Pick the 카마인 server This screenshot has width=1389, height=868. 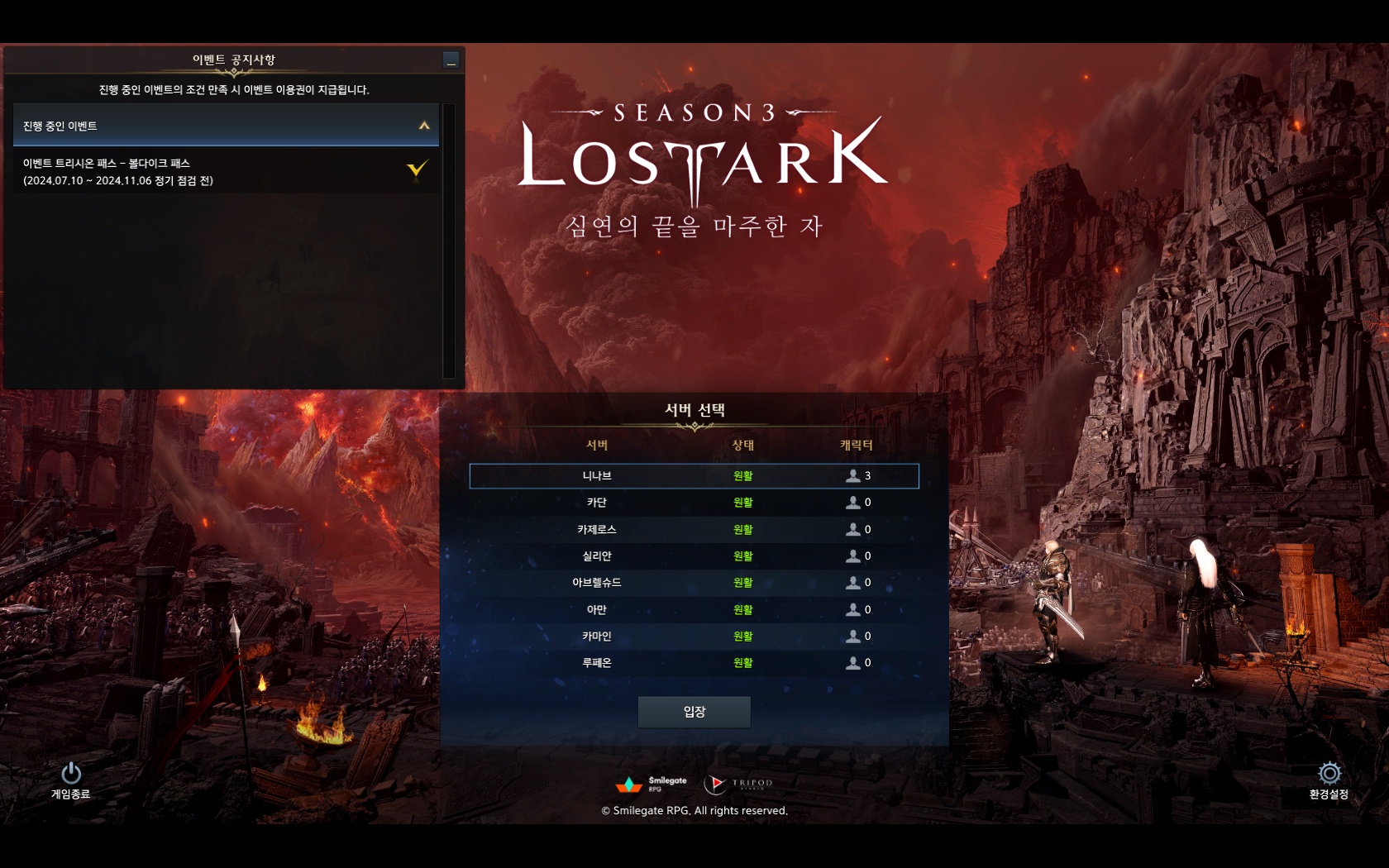(694, 637)
